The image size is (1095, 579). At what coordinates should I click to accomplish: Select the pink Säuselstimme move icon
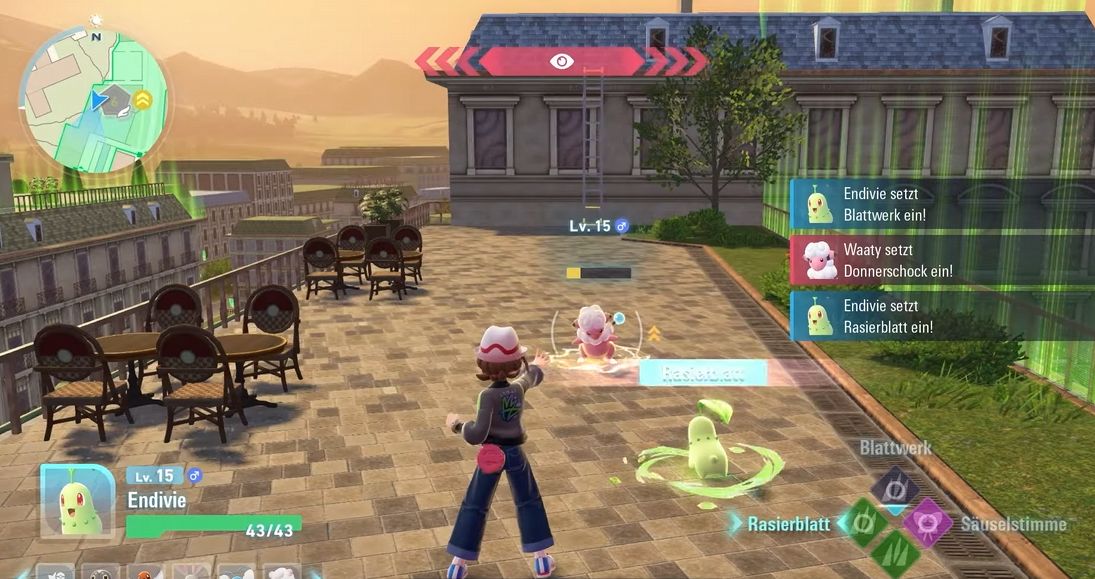(927, 522)
